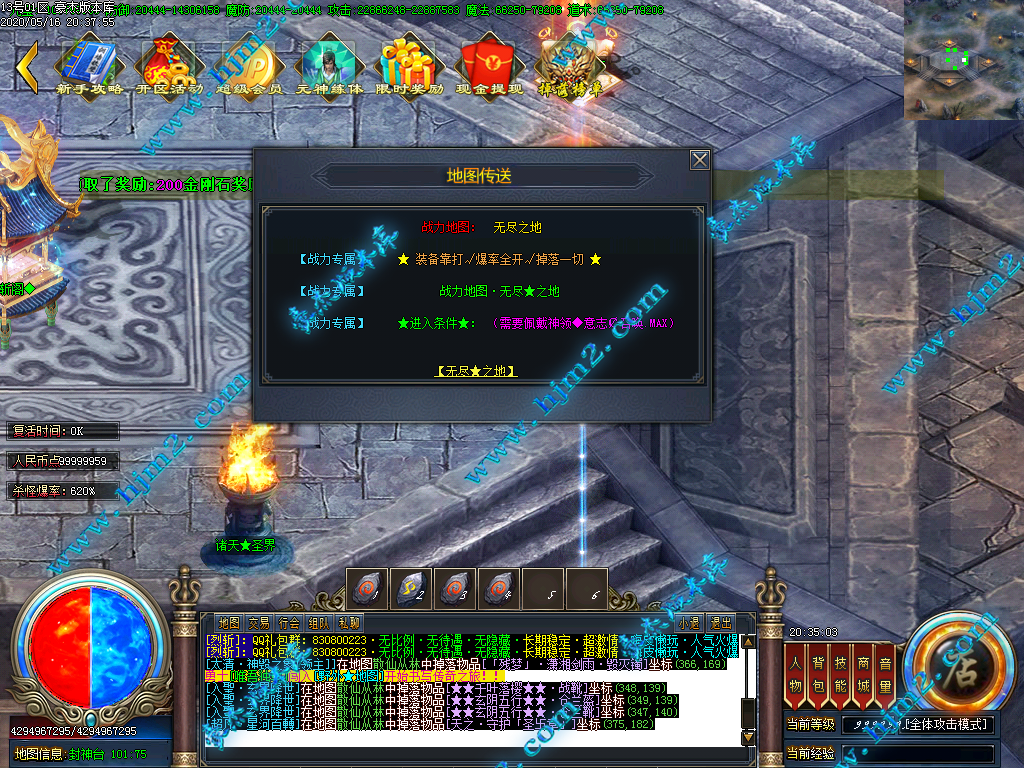Close the 地图传送 teleport window

pos(700,160)
